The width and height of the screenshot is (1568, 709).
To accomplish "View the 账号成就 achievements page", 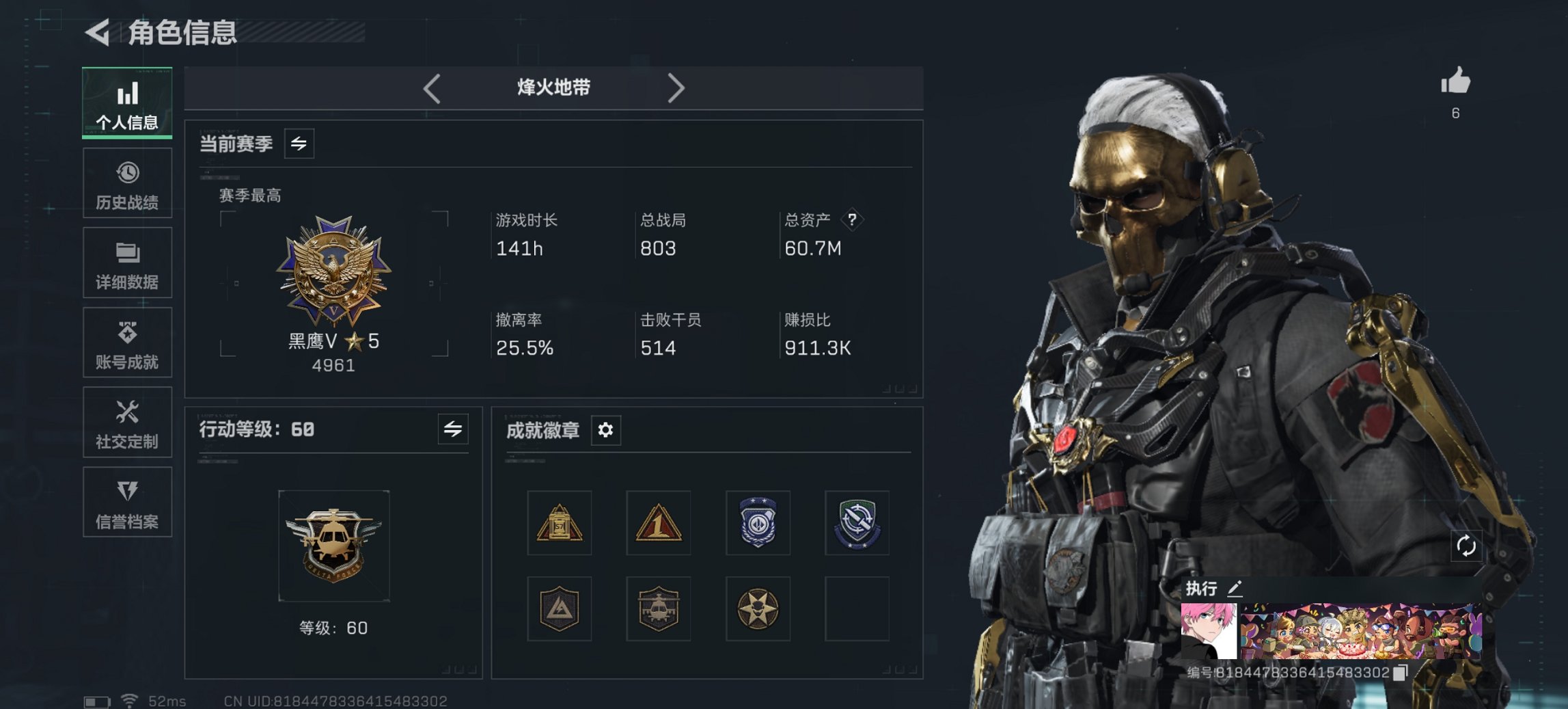I will coord(127,342).
